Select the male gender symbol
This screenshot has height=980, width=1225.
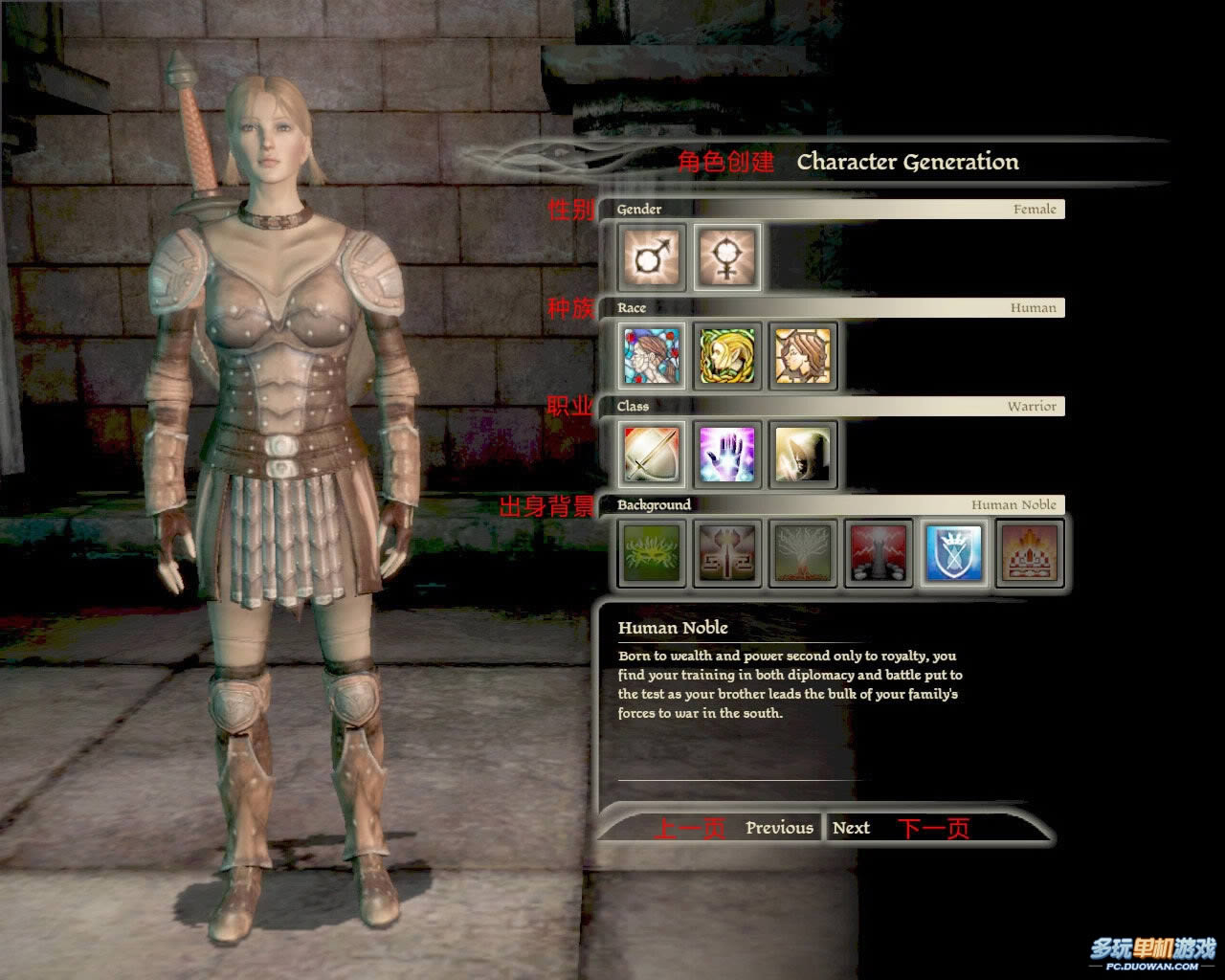[x=652, y=257]
